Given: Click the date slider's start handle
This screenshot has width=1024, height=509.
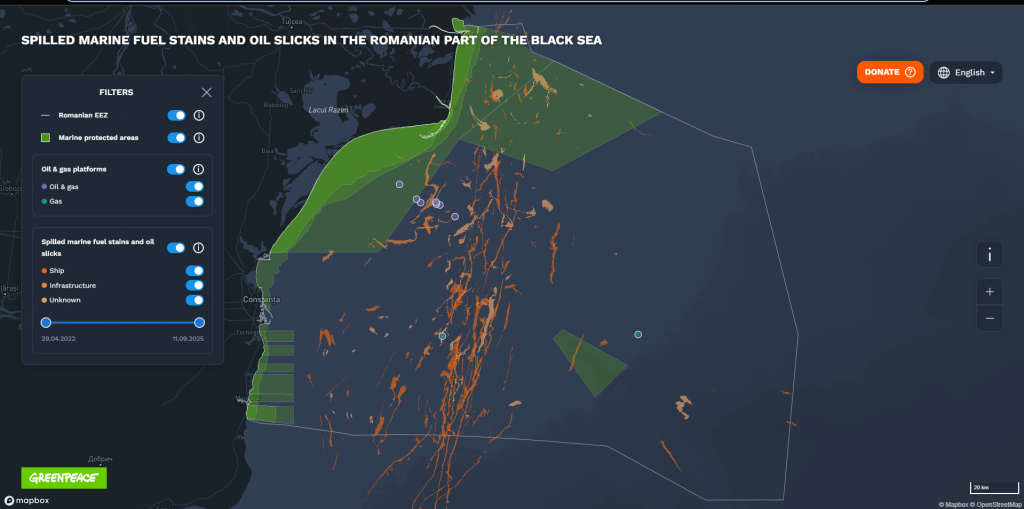Looking at the screenshot, I should coord(46,322).
